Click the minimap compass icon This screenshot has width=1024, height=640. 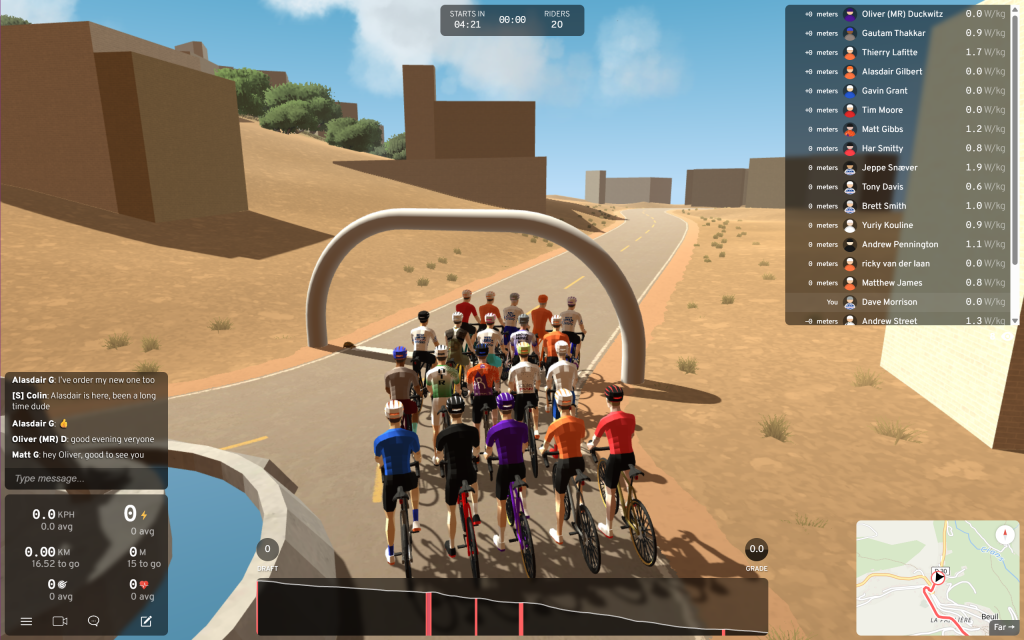tap(1004, 534)
